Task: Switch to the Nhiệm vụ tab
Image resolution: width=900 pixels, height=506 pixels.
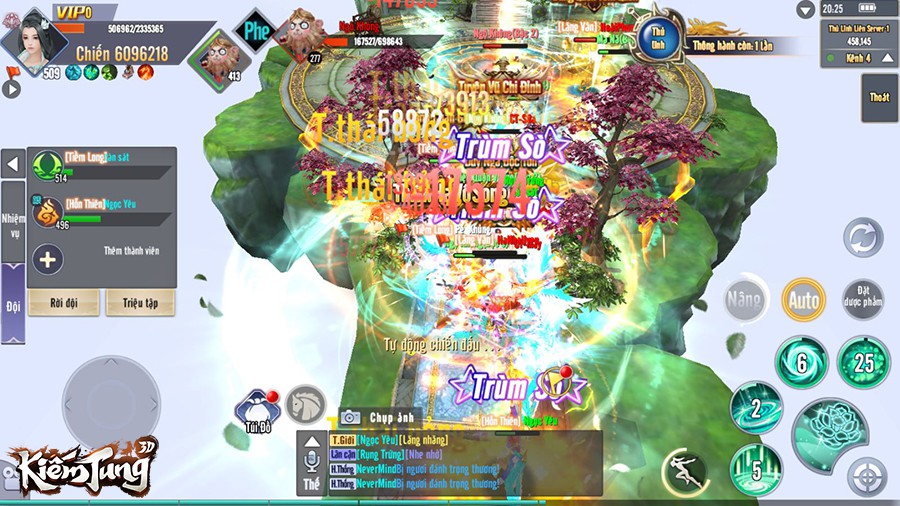Action: (12, 225)
